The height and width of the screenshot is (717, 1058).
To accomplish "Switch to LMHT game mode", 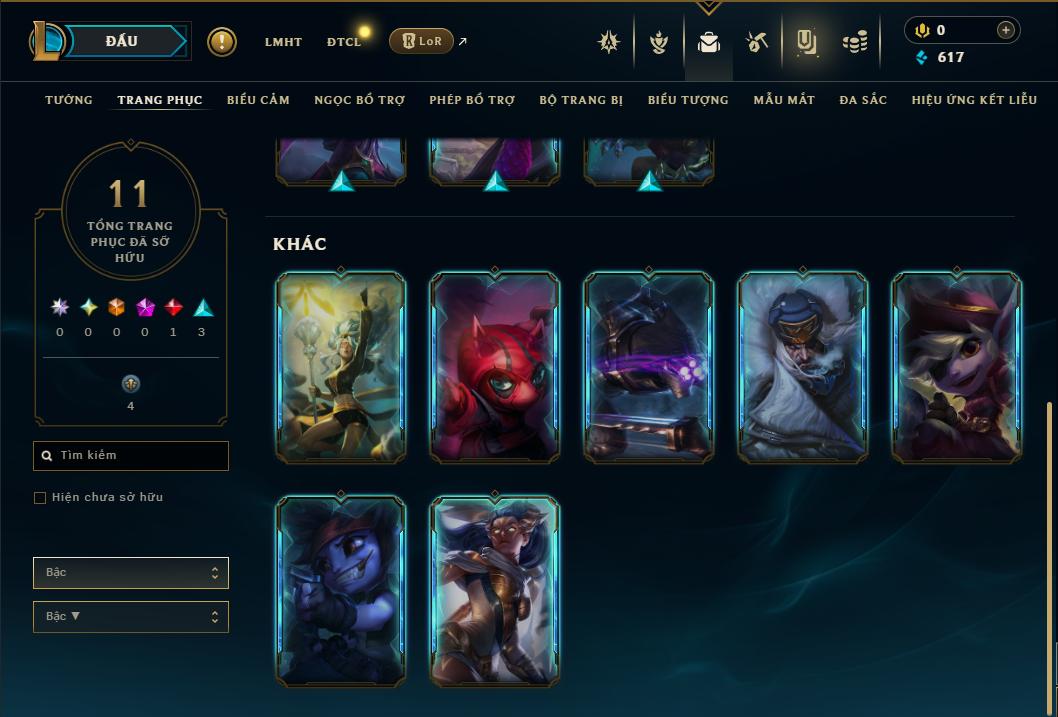I will 283,42.
